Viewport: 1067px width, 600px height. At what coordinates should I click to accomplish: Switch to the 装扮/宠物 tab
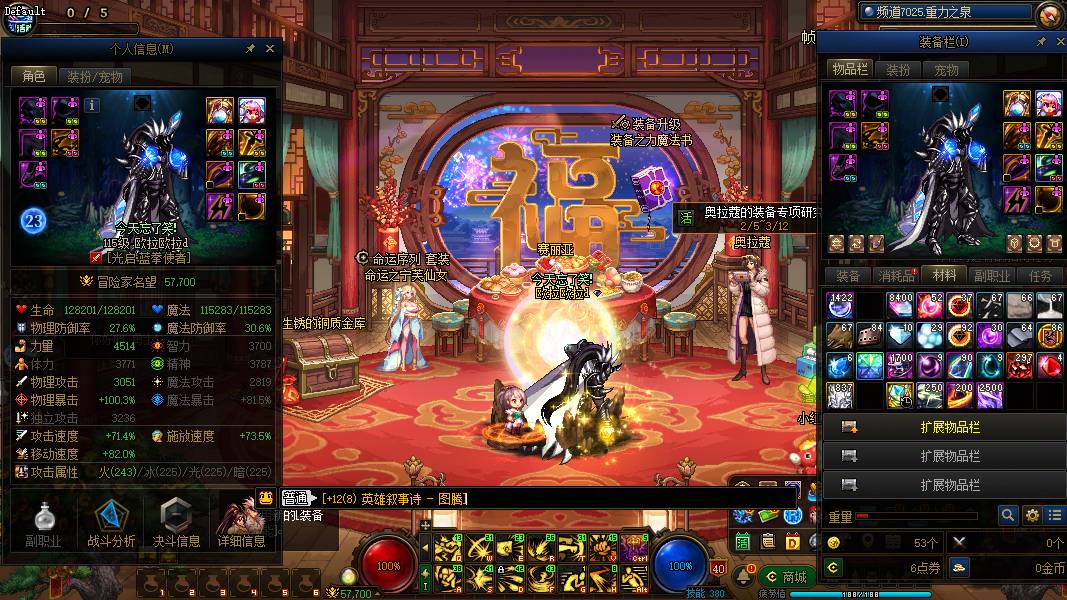(x=94, y=76)
